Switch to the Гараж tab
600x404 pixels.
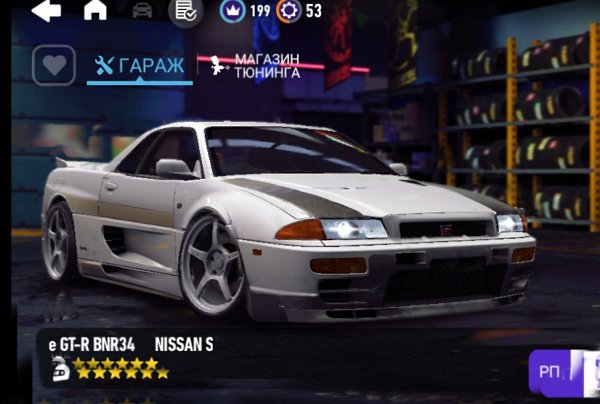pos(139,66)
